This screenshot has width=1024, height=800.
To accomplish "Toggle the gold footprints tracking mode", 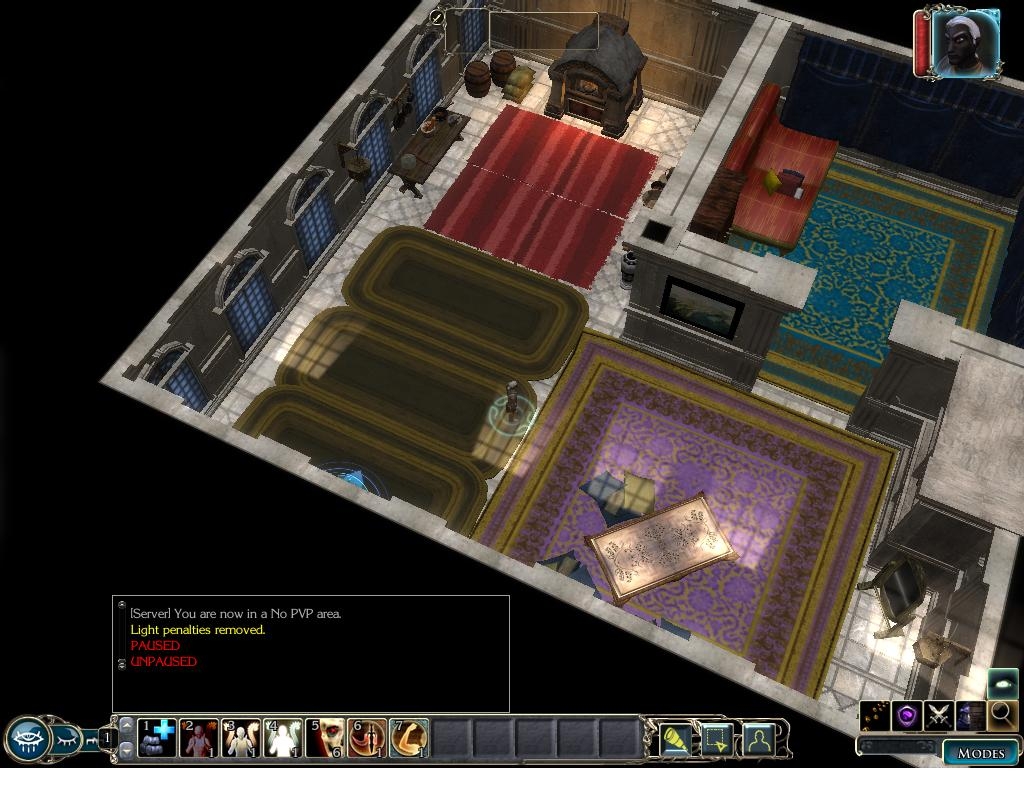I will tap(876, 715).
